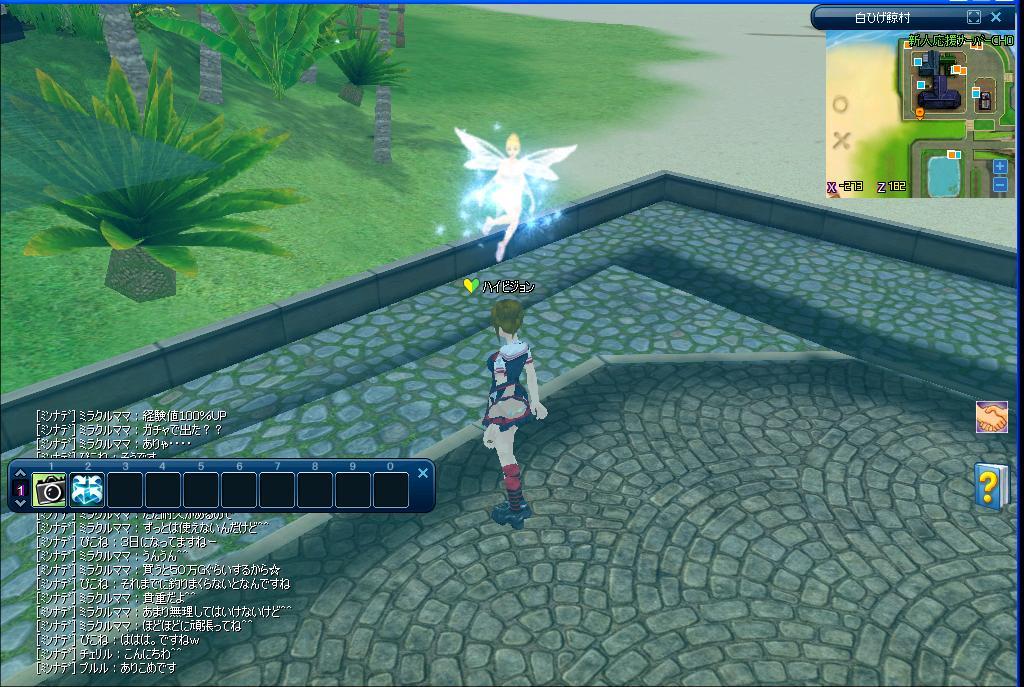The width and height of the screenshot is (1024, 687).
Task: Switch to the next hotbar page with the down arrow
Action: (20, 505)
